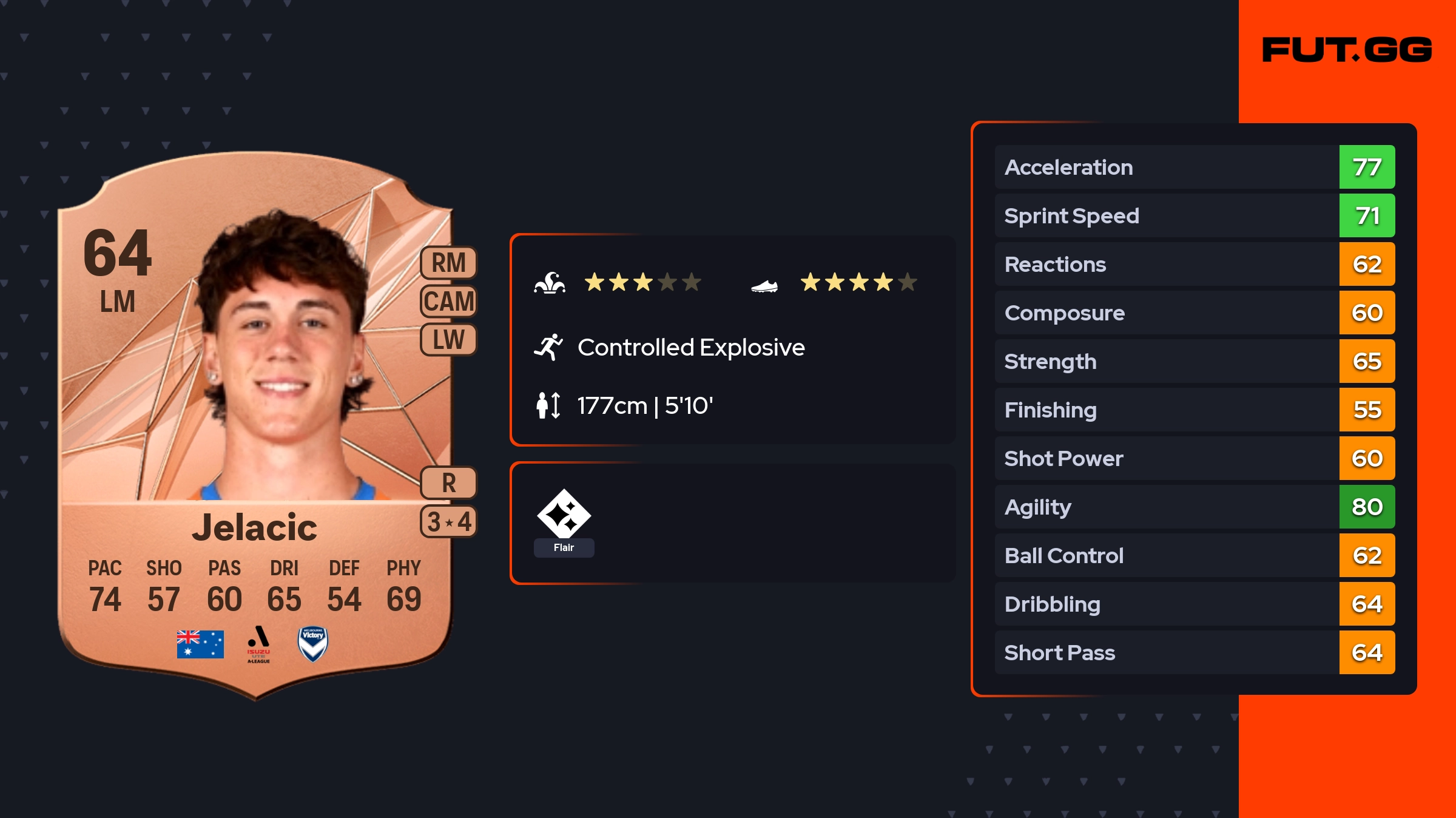This screenshot has height=818, width=1456.
Task: Choose the RM alternate position badge
Action: pyautogui.click(x=448, y=263)
